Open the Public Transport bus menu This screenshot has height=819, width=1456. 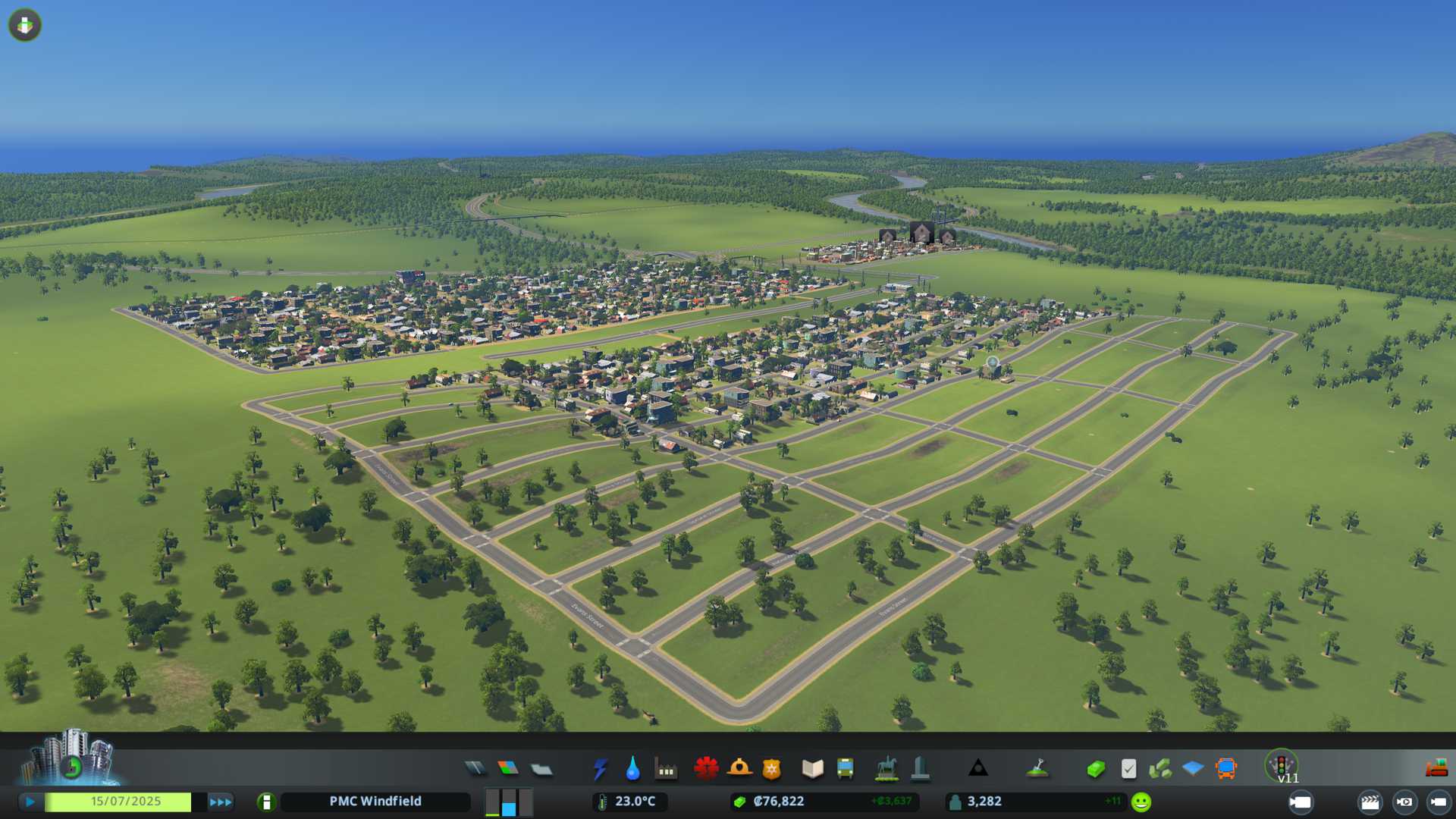[845, 769]
